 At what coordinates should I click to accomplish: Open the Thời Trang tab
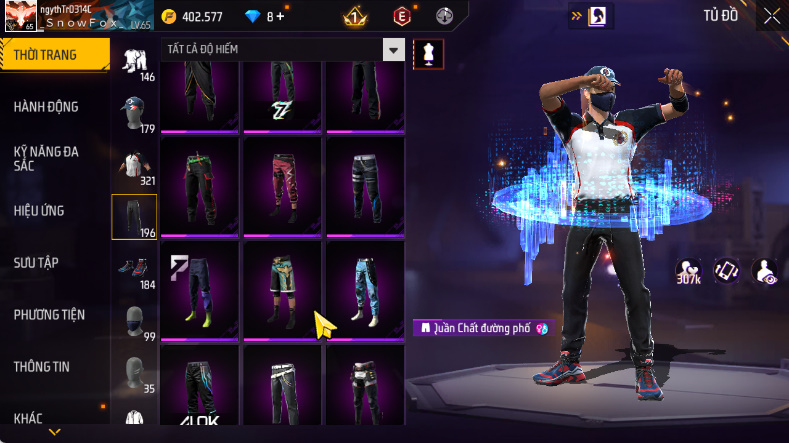click(46, 55)
